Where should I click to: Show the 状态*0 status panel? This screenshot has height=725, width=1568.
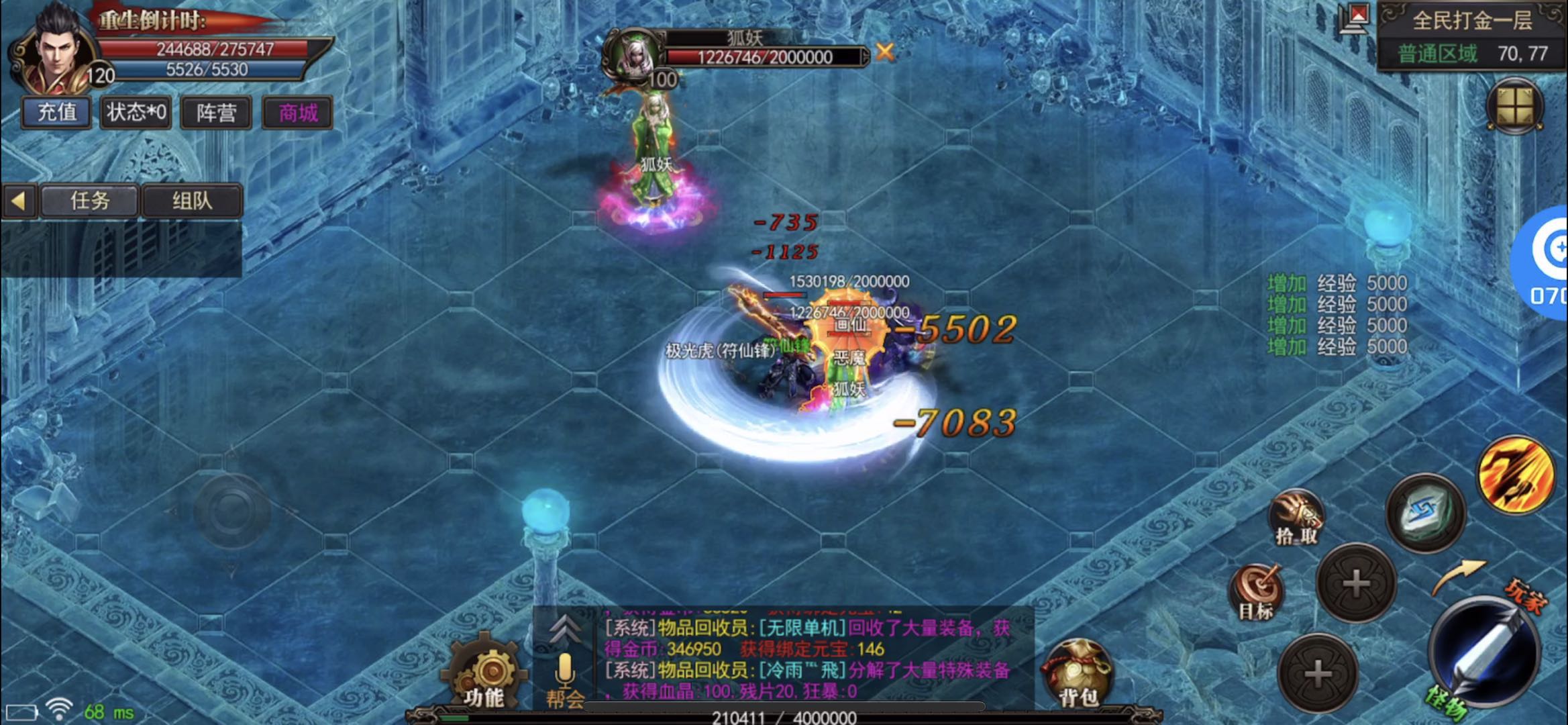click(x=136, y=112)
